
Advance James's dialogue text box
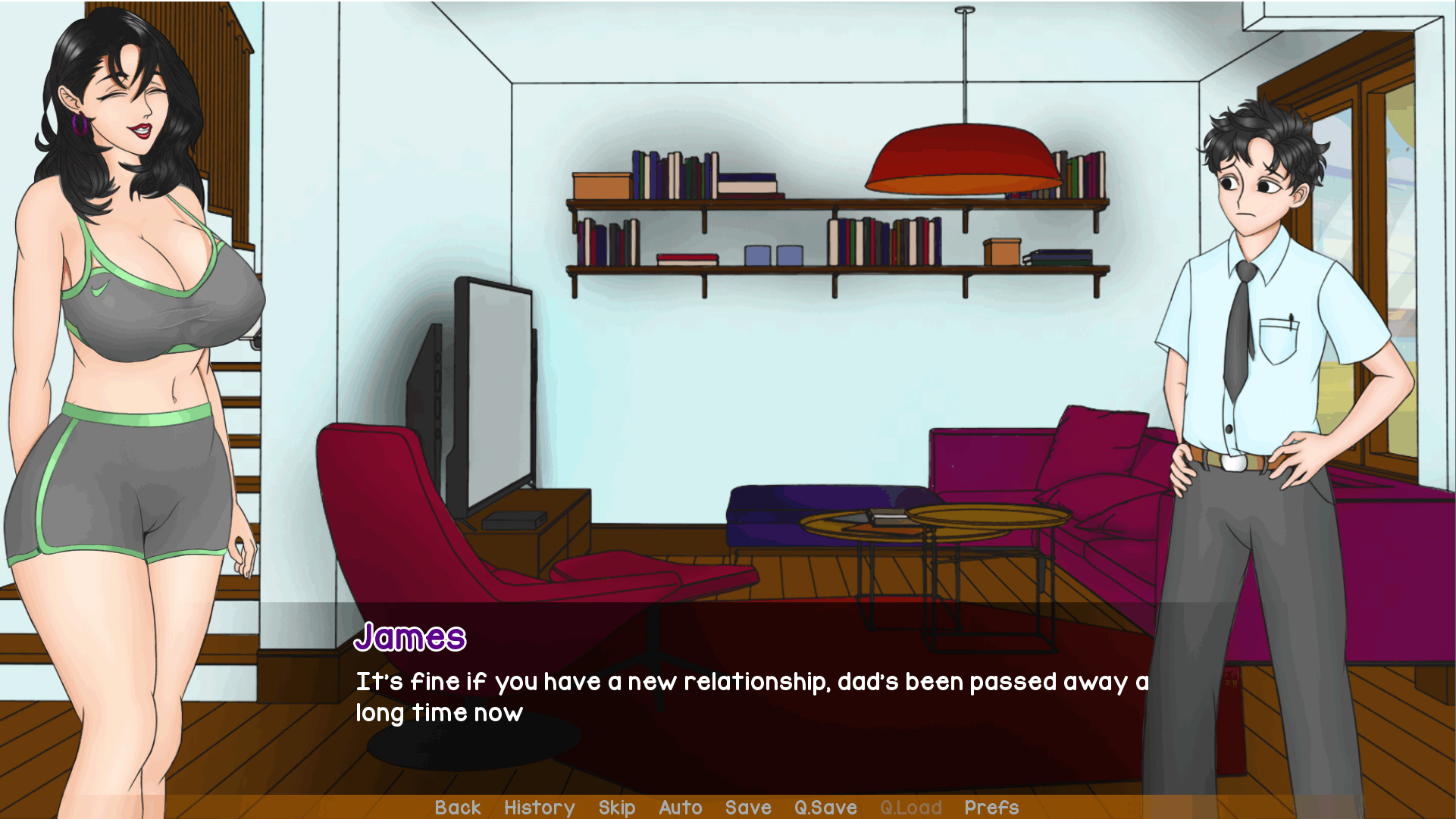tap(750, 697)
